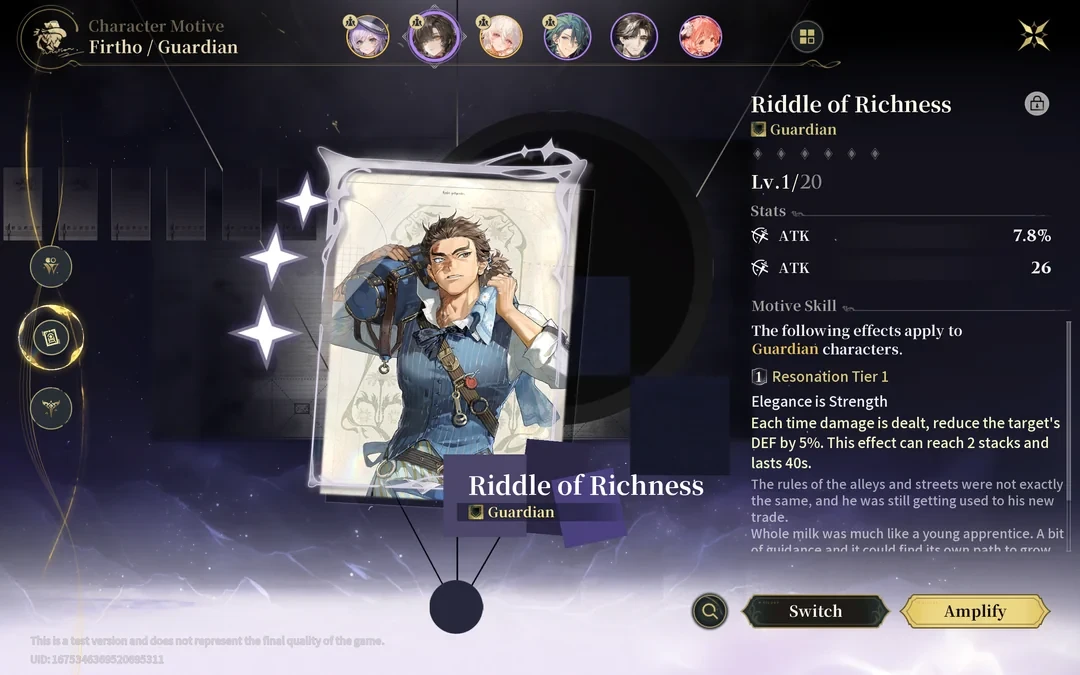1080x675 pixels.
Task: Open the magnifying glass preview button
Action: click(709, 610)
